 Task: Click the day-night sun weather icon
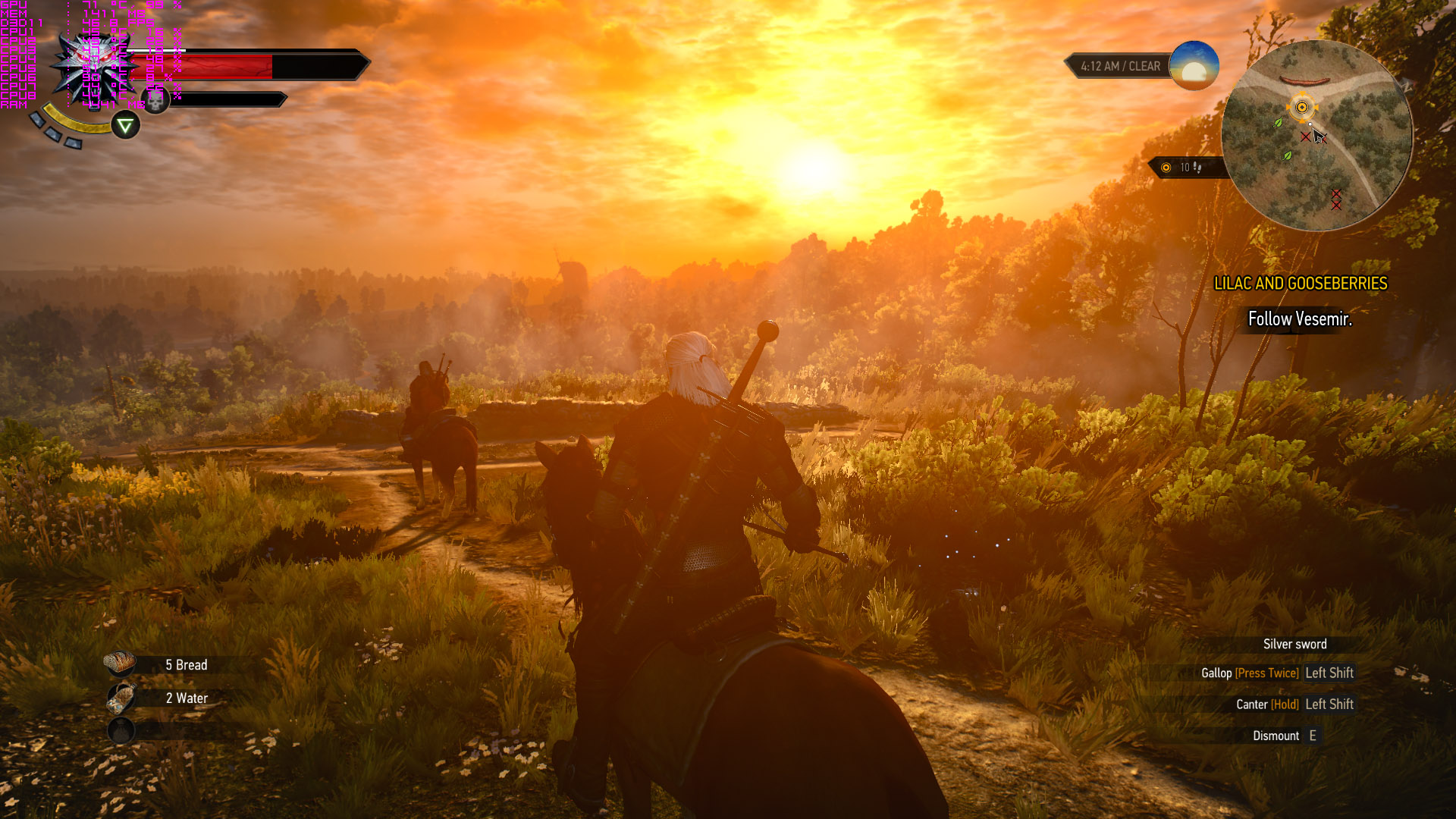tap(1194, 66)
